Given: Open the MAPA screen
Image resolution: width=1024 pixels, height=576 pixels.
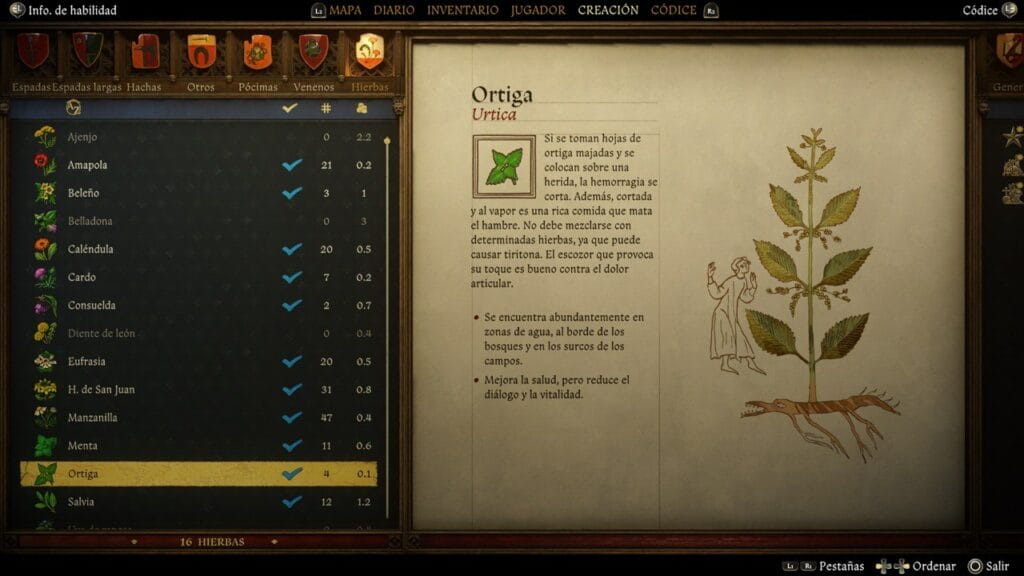Looking at the screenshot, I should coord(345,10).
